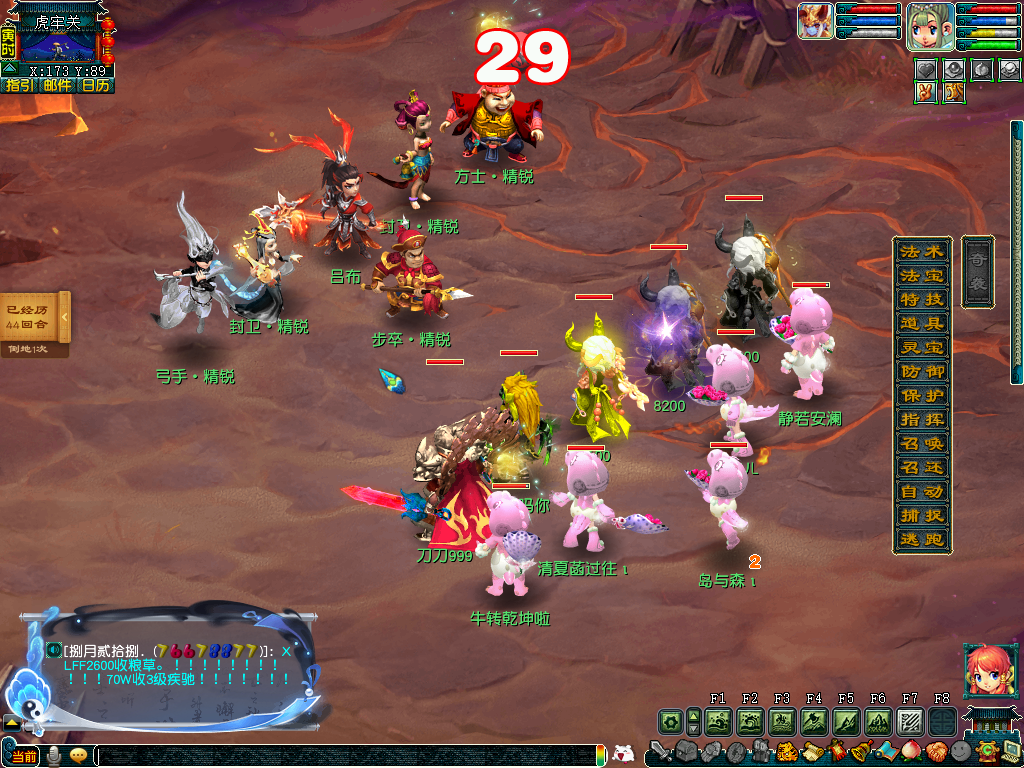Select the 防御 defend command

tap(921, 371)
